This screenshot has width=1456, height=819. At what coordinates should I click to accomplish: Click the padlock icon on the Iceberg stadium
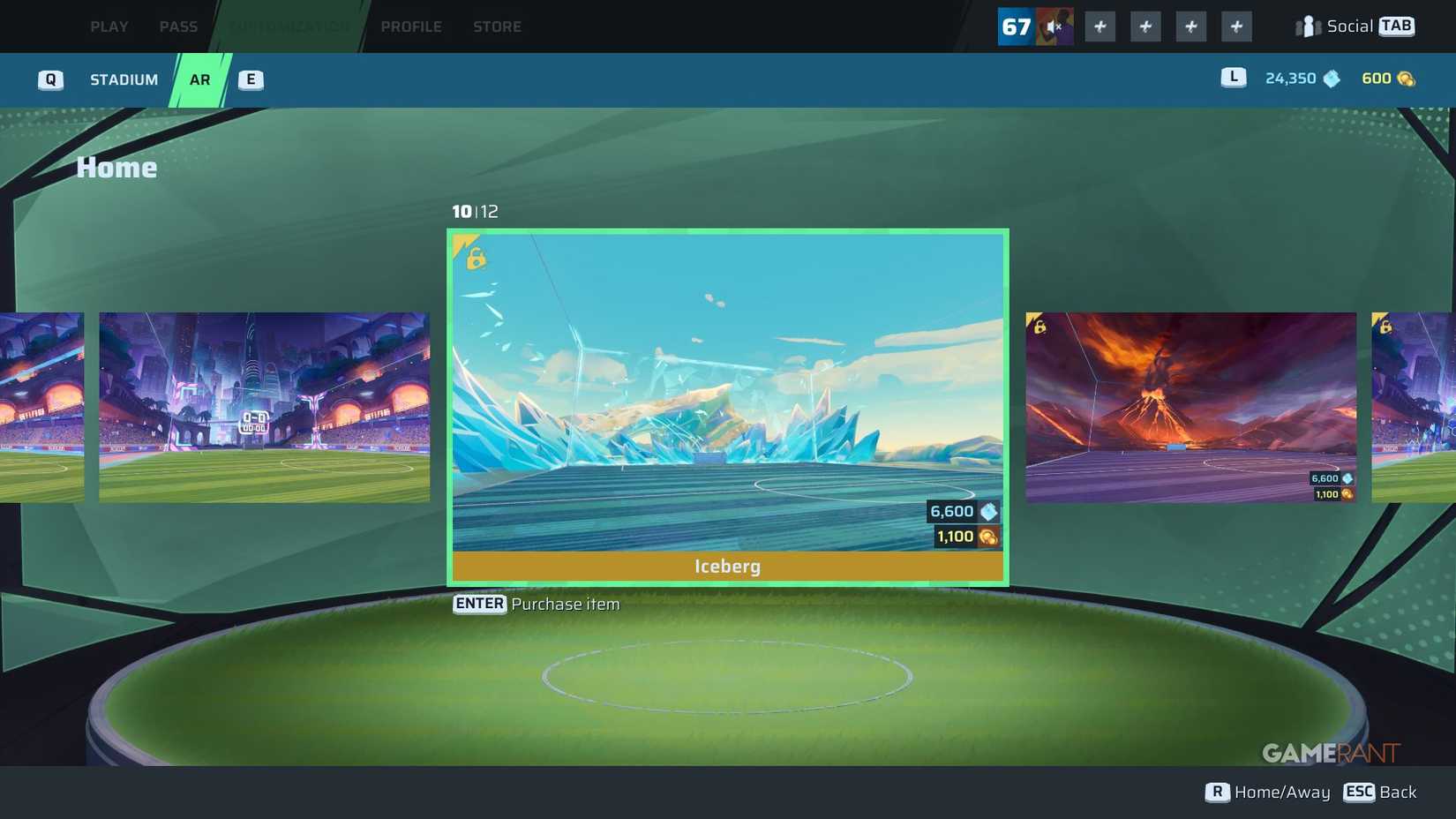[x=474, y=259]
